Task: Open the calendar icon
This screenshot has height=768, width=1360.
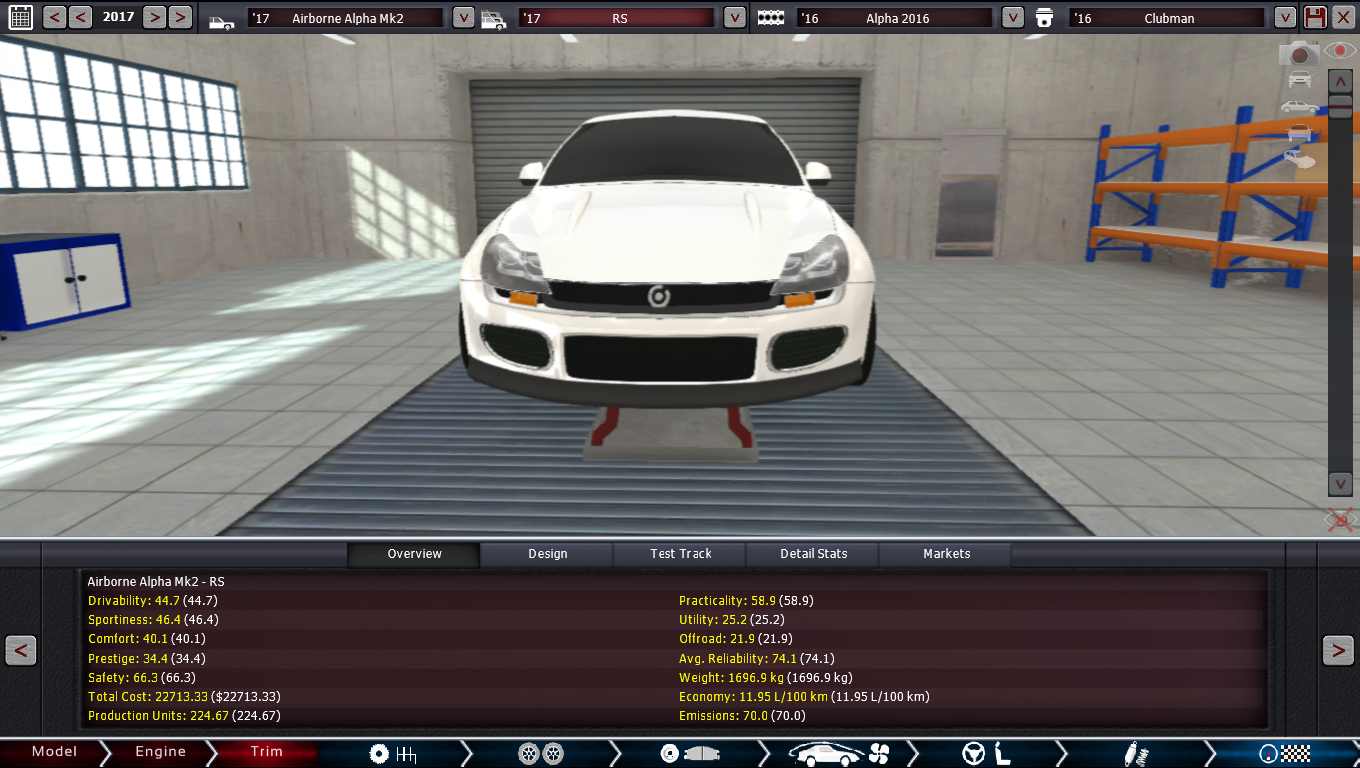Action: pos(20,17)
